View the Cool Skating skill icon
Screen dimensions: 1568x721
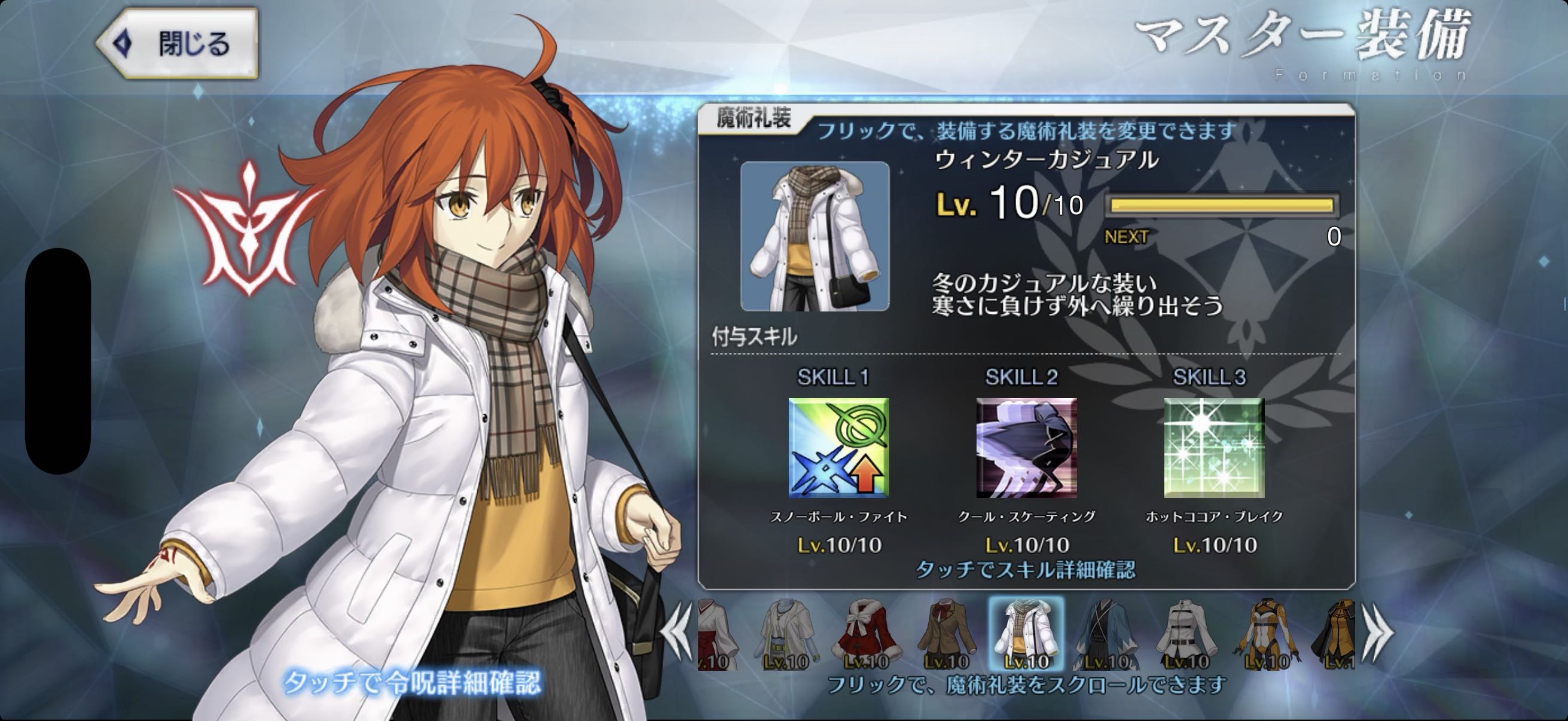[1026, 448]
